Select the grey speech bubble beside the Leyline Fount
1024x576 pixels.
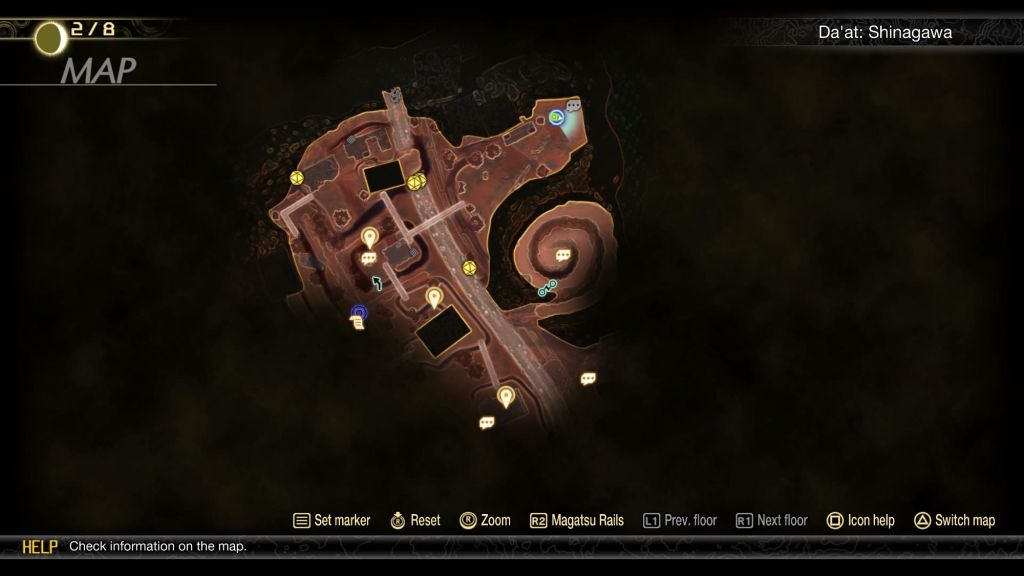574,105
